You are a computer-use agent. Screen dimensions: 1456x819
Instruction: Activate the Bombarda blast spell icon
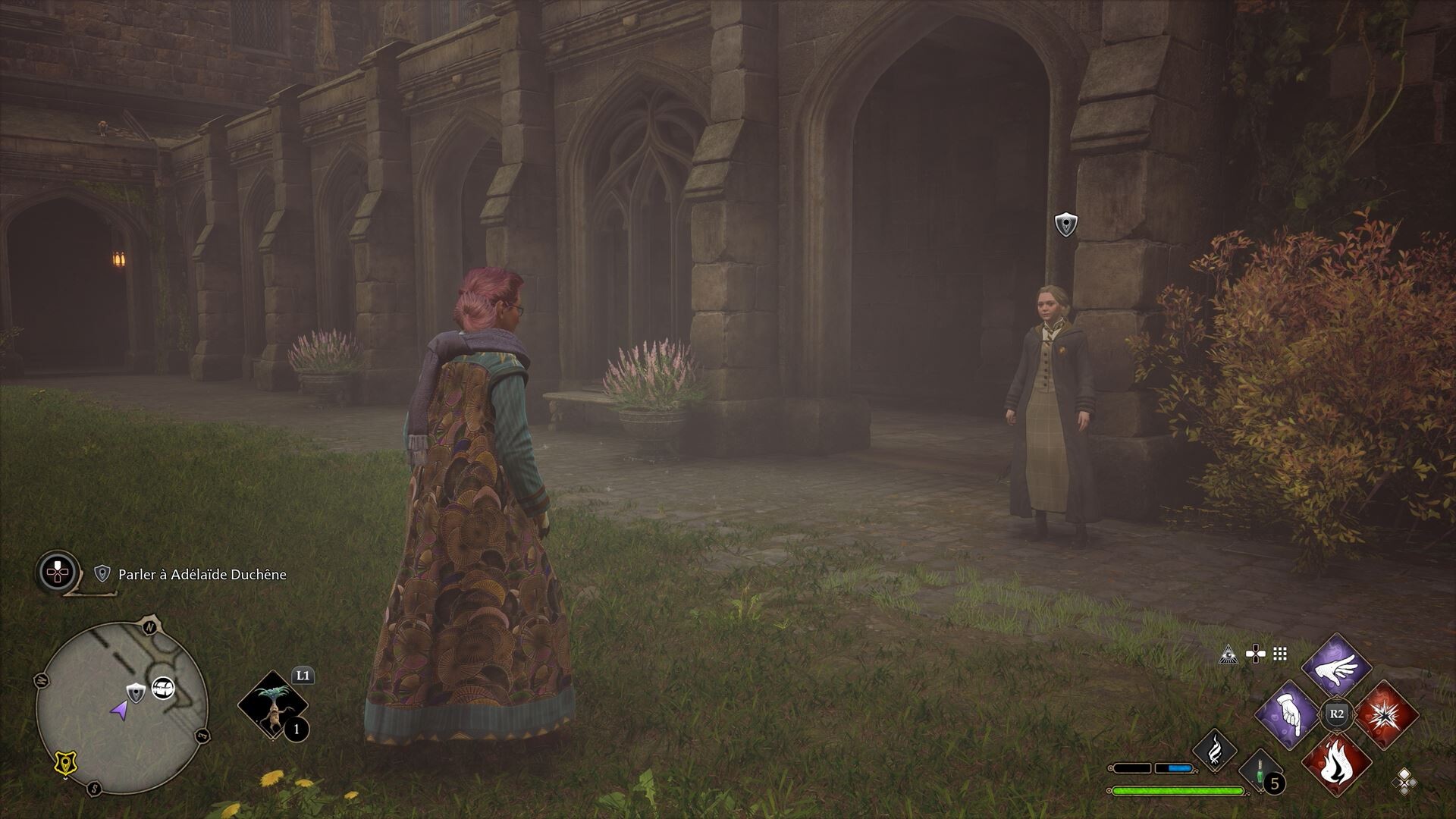(x=1386, y=715)
